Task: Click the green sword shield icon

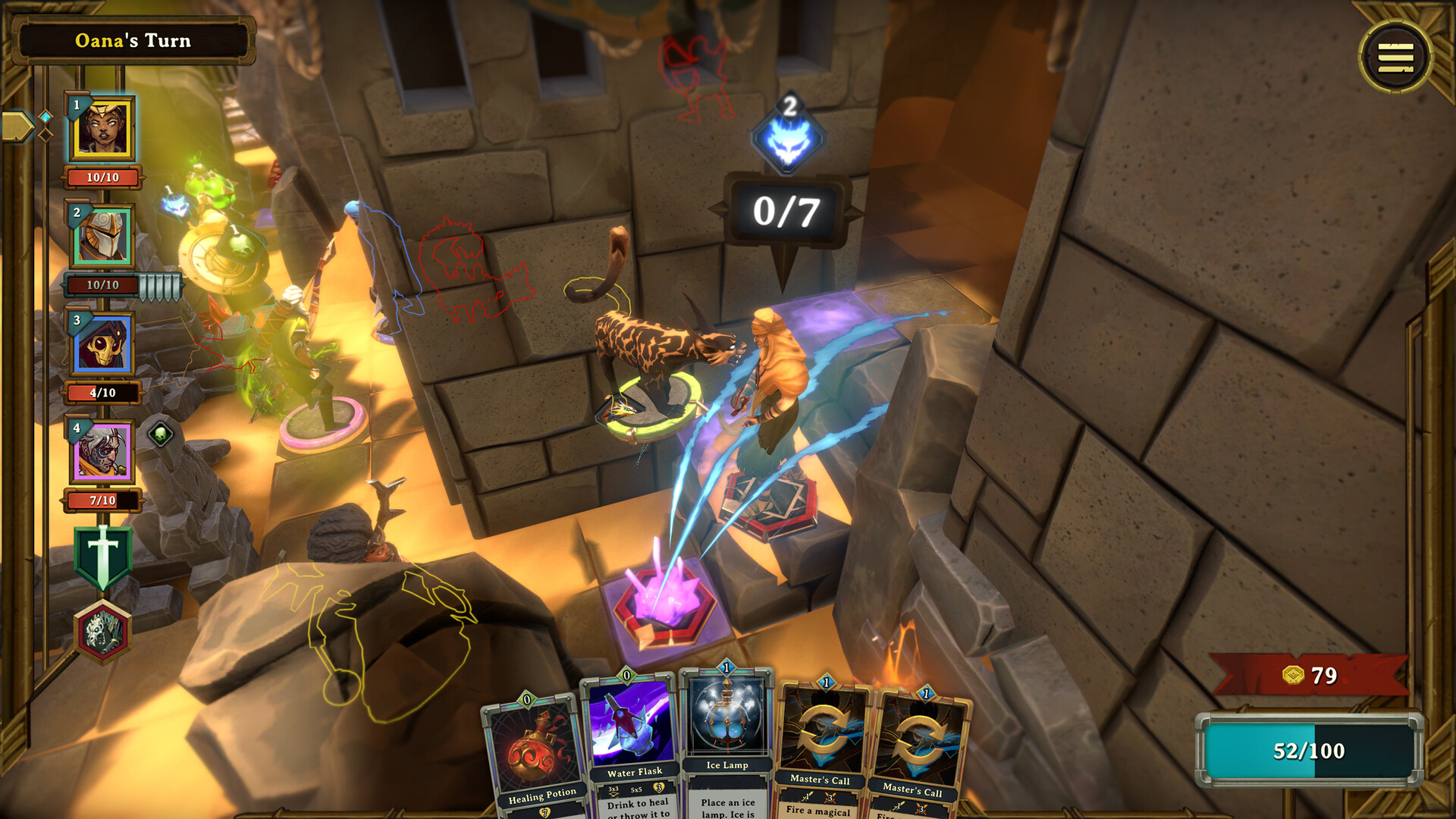Action: click(103, 557)
